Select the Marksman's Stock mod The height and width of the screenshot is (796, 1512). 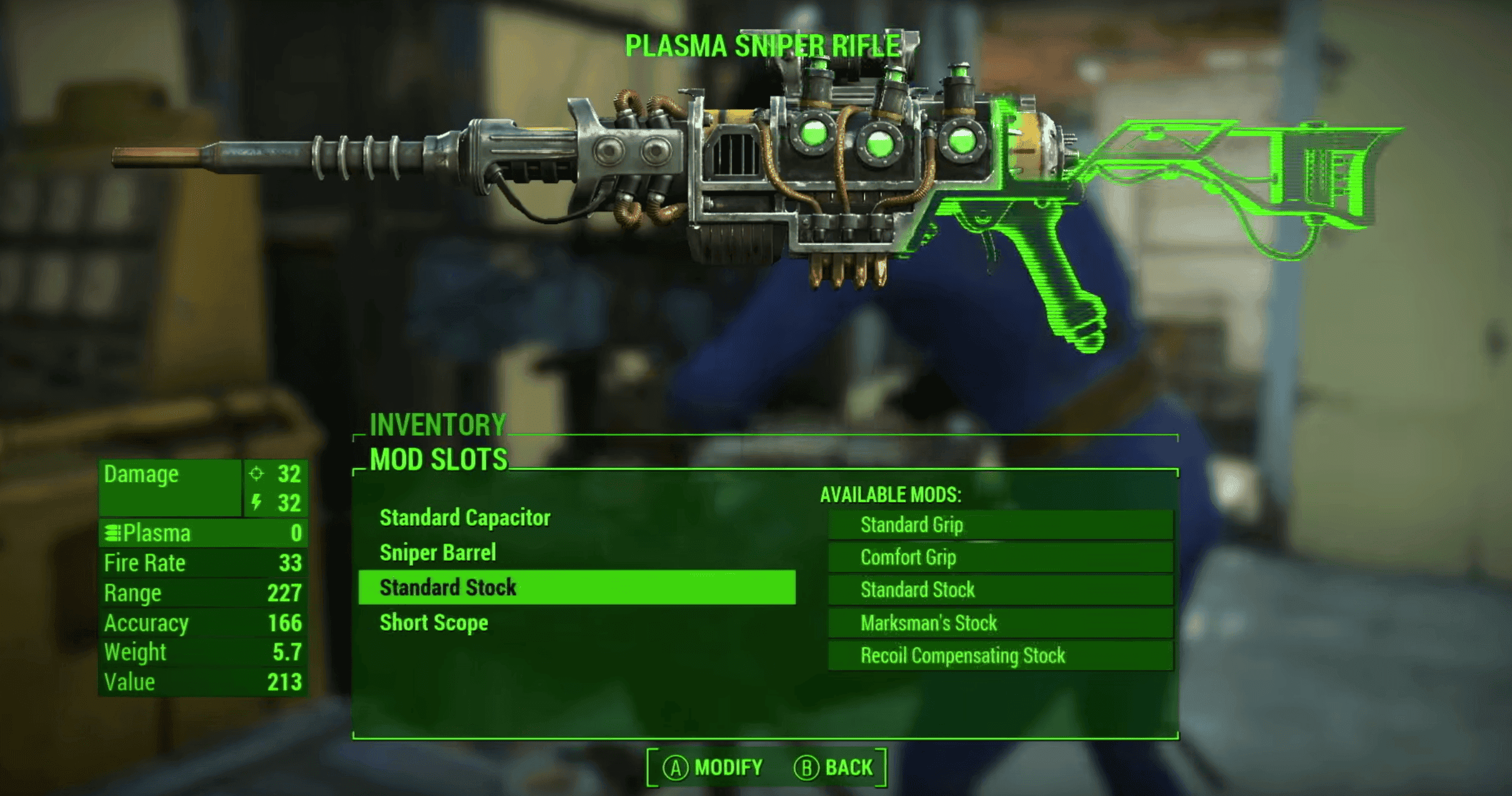click(999, 623)
